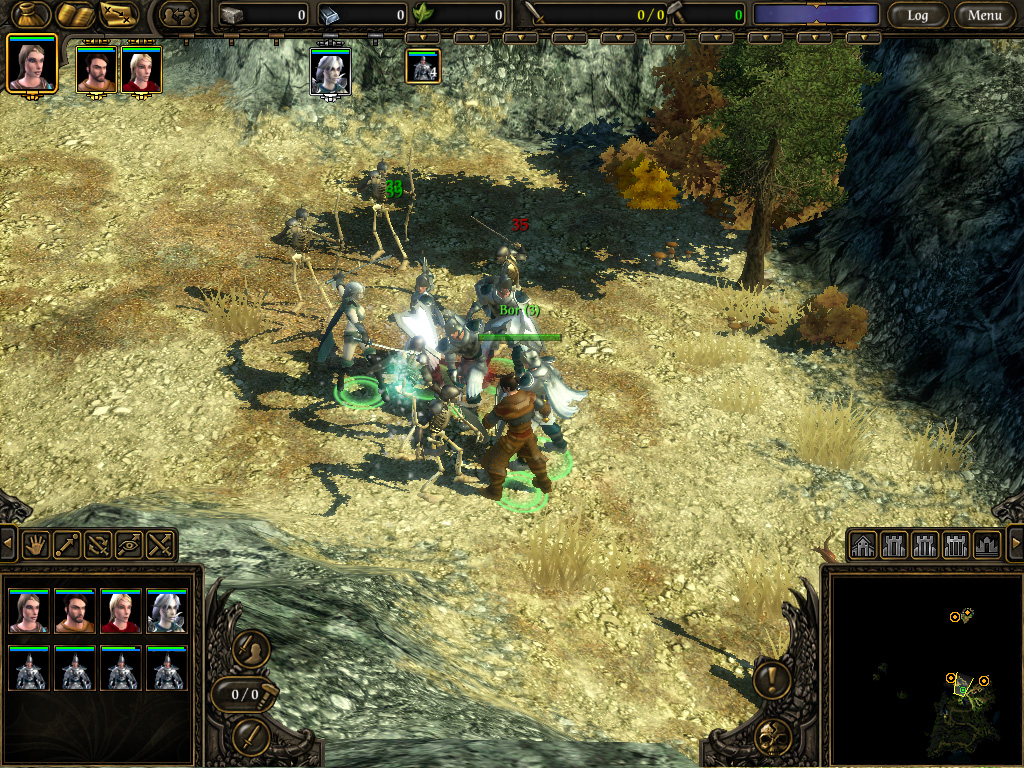Select the bearded hero portrait in top row
1024x768 pixels.
96,69
